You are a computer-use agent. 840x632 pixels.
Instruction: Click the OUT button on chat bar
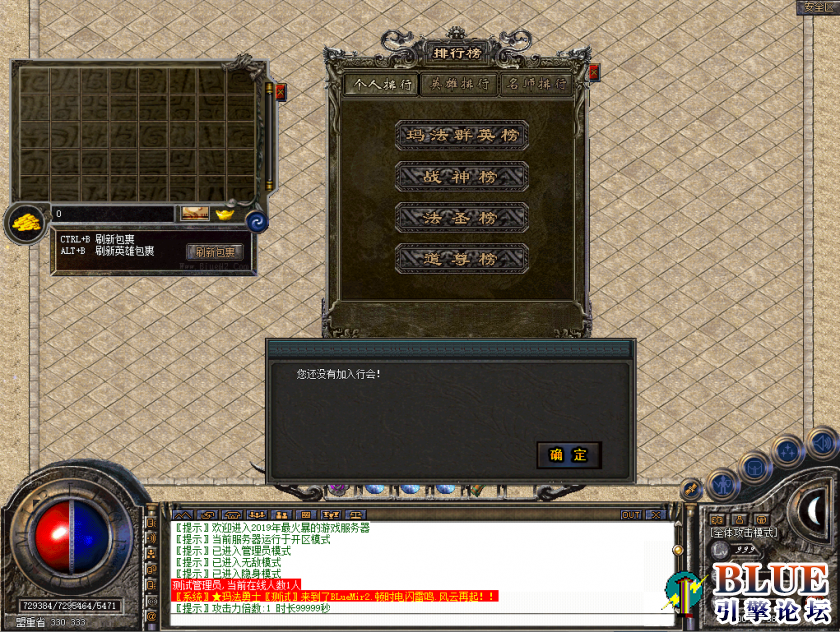pos(631,515)
